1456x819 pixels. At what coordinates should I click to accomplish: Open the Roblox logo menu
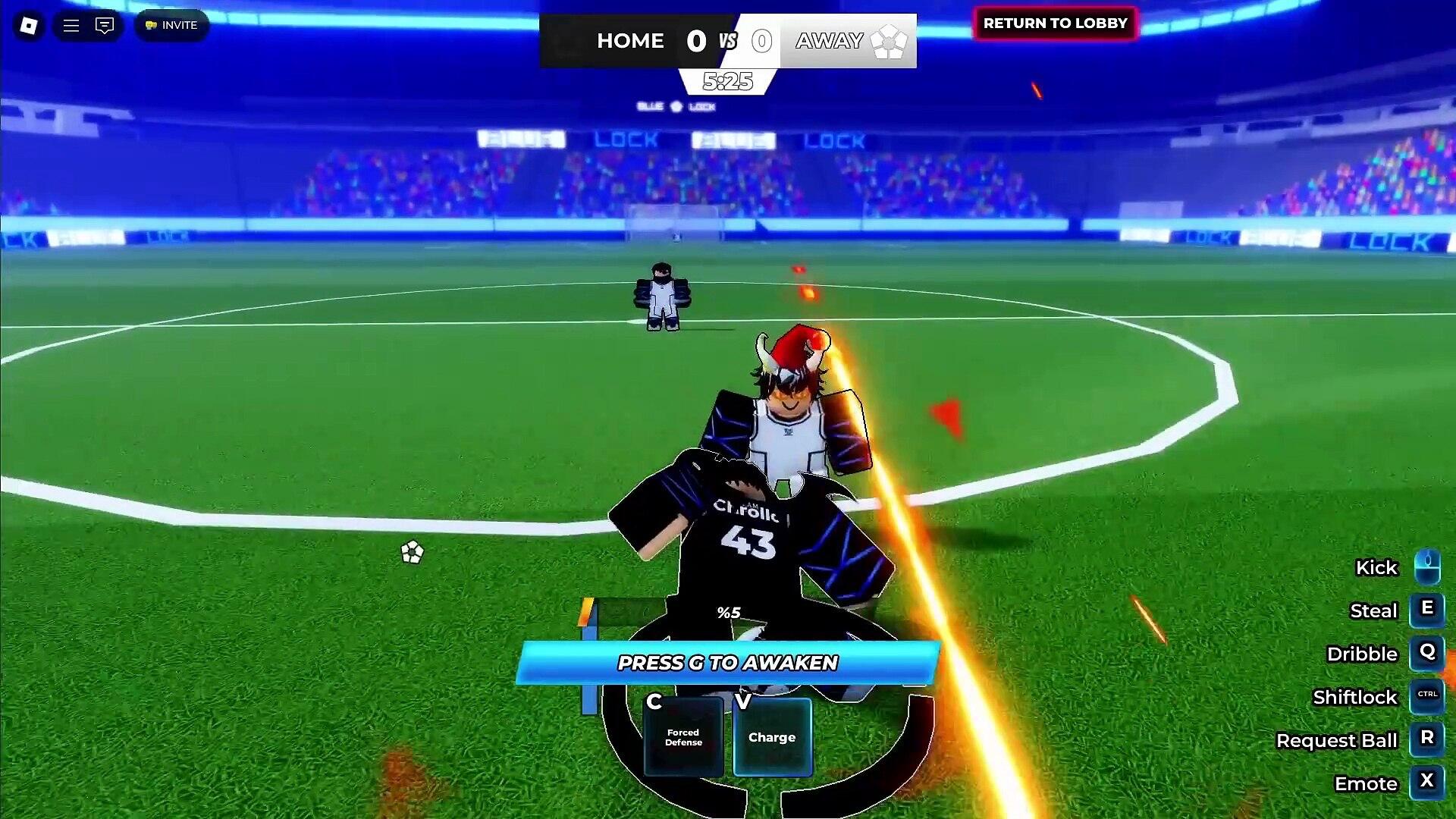pyautogui.click(x=29, y=26)
